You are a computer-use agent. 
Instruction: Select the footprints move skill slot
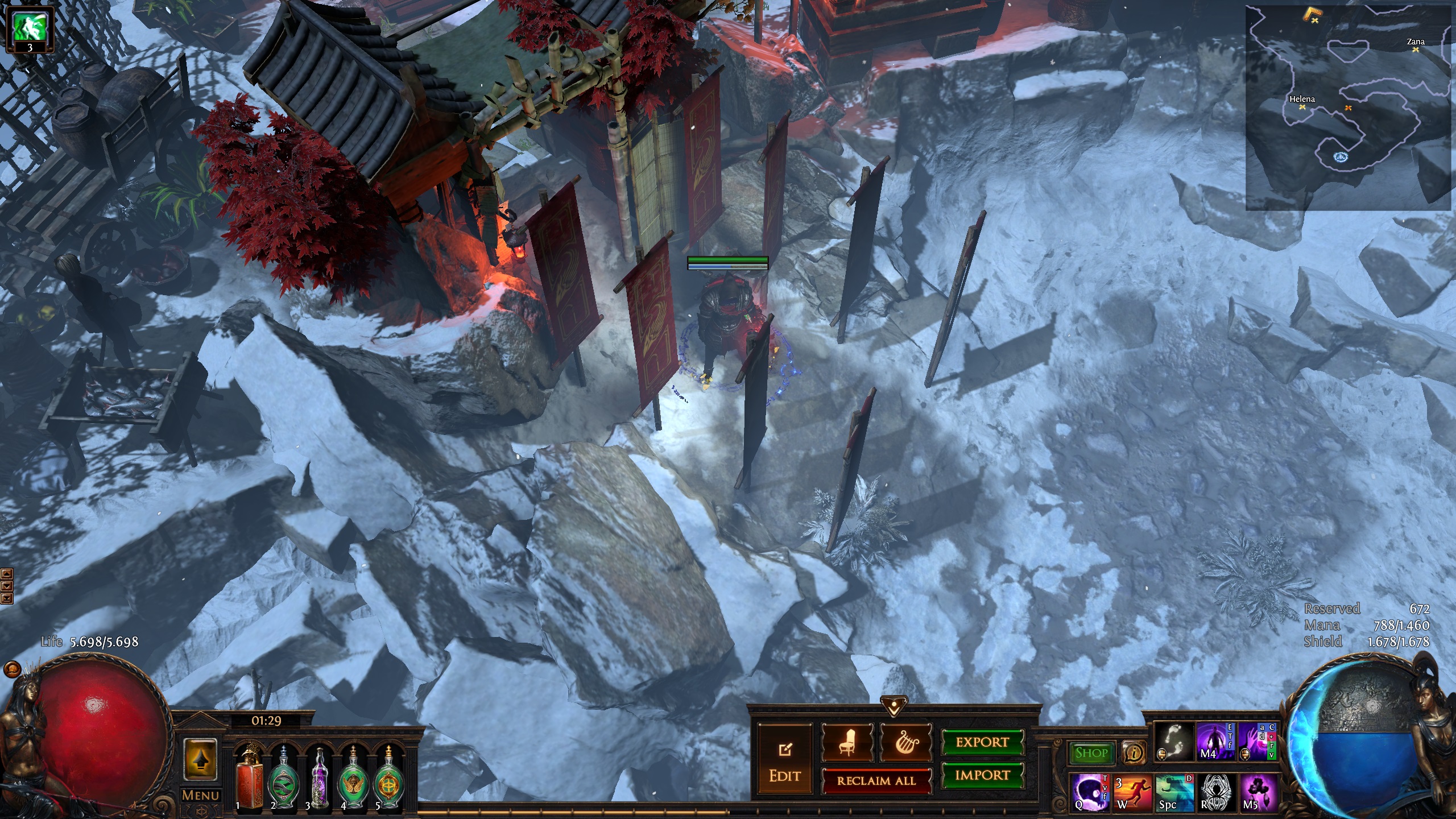coord(1174,742)
